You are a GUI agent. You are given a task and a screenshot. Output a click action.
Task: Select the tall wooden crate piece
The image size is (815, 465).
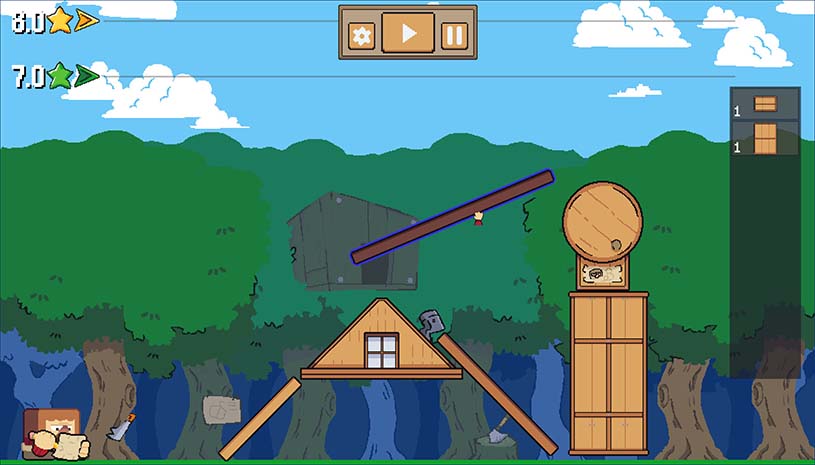coord(765,138)
